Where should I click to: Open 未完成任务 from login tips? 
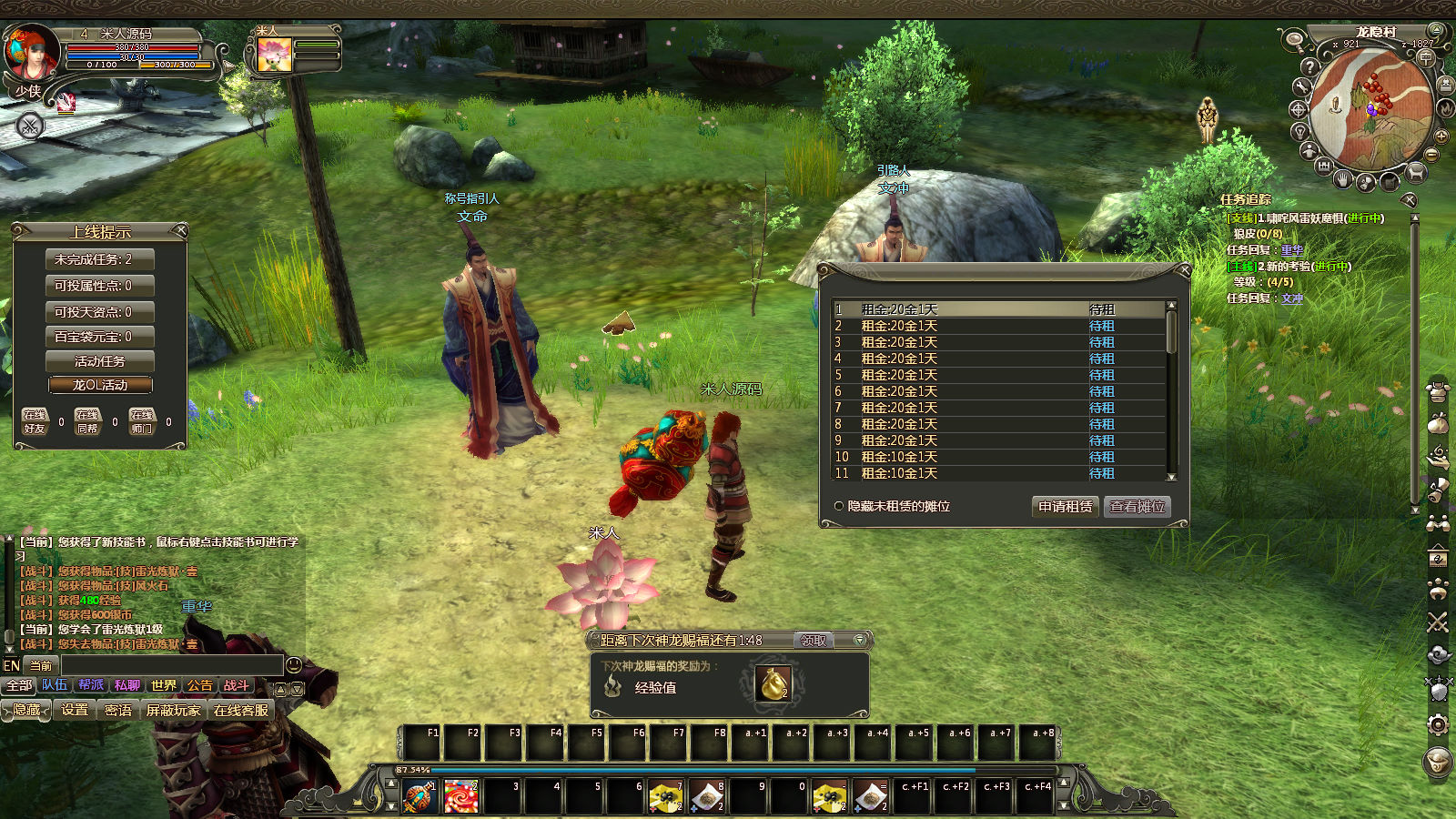pos(99,259)
